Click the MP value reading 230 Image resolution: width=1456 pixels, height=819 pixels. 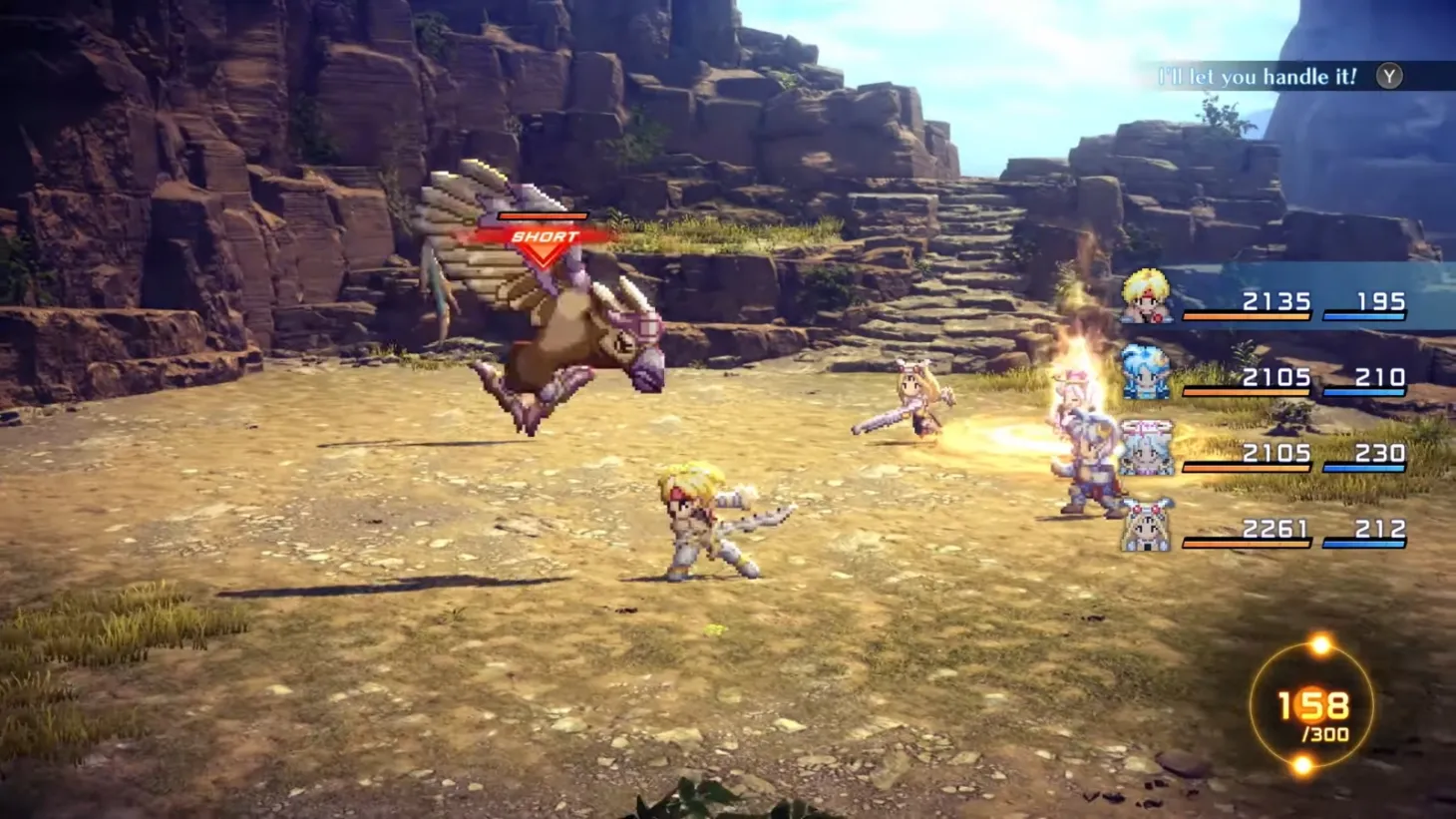[x=1376, y=452]
